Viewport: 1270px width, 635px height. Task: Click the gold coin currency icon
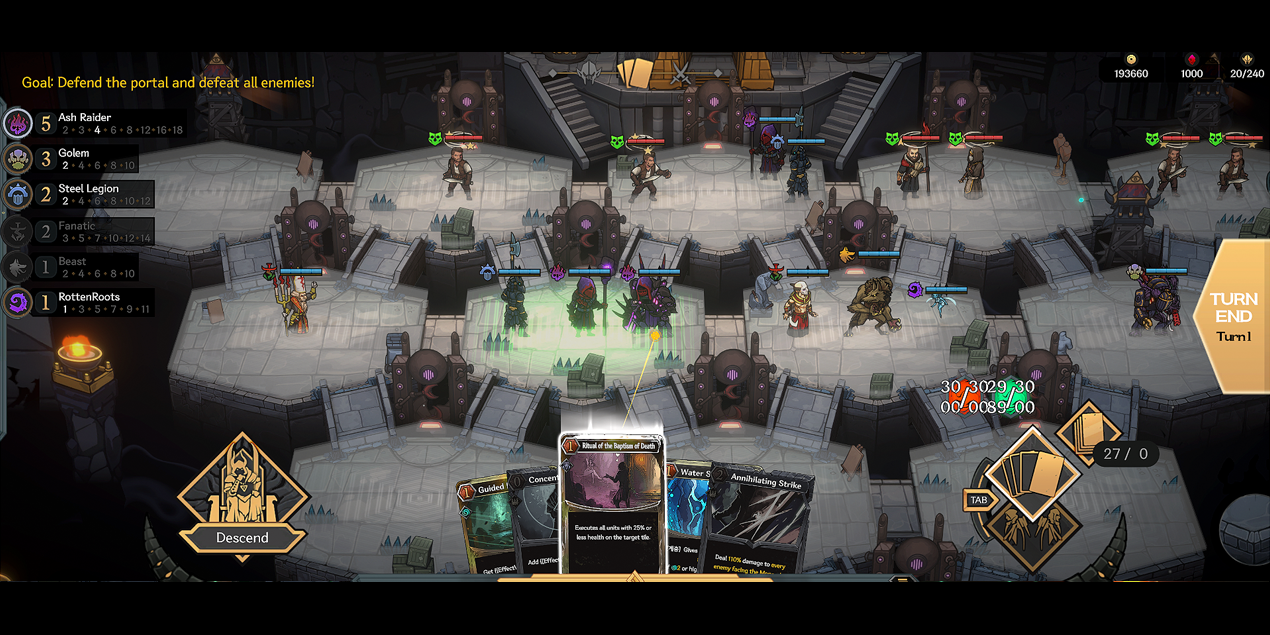tap(1131, 60)
